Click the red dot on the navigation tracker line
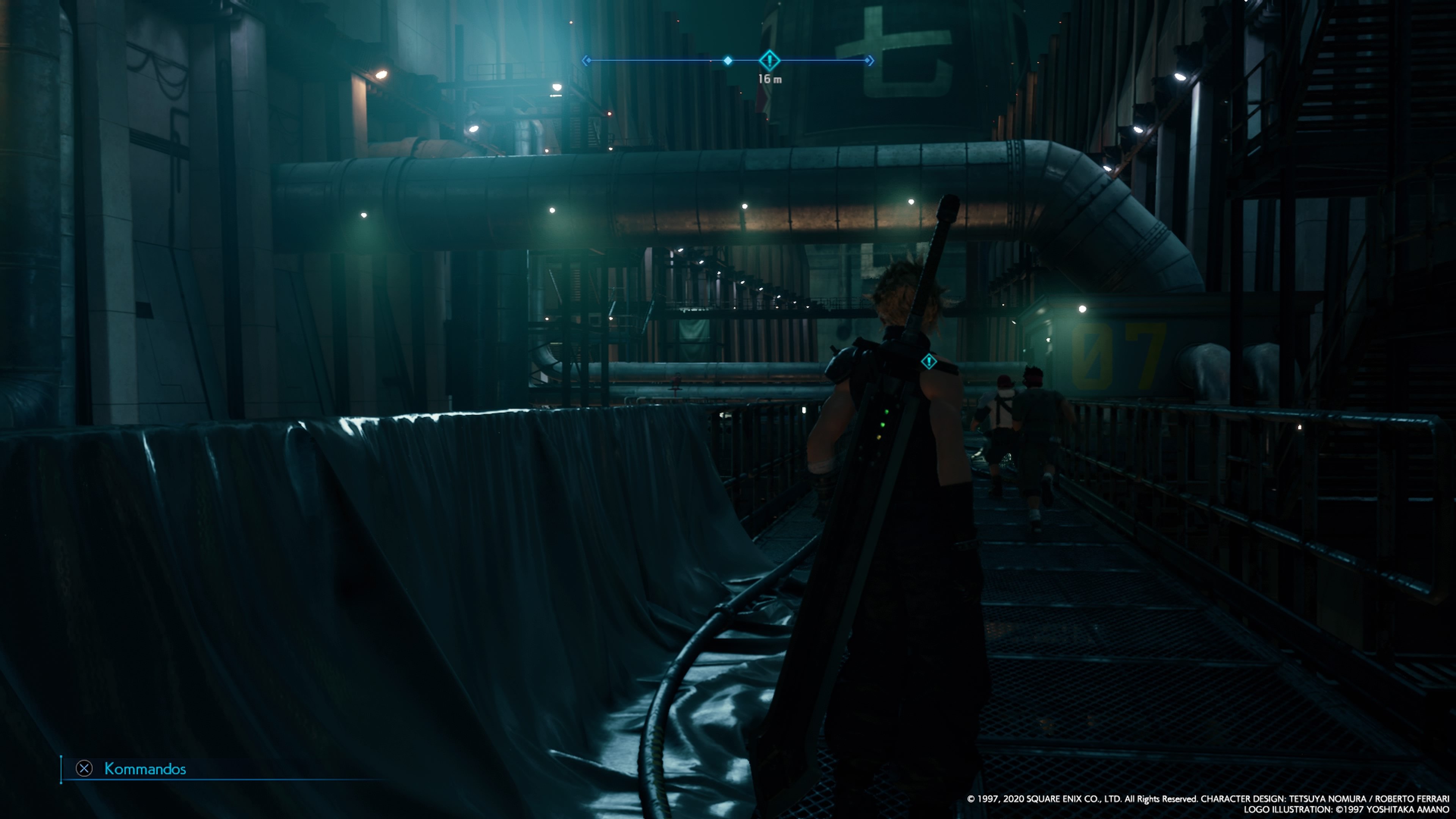This screenshot has width=1456, height=819. [711, 61]
